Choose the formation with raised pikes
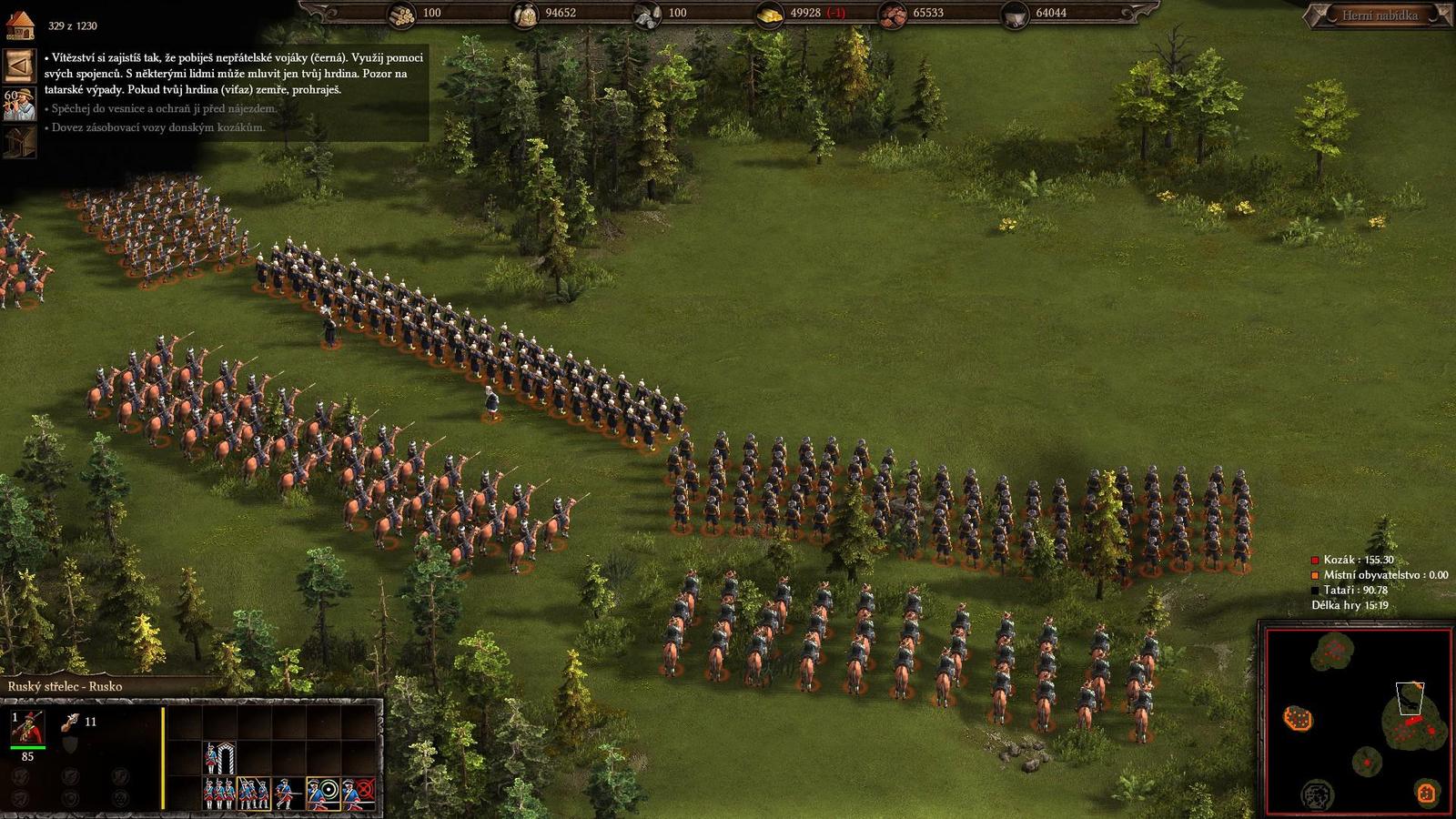The width and height of the screenshot is (1456, 819). click(254, 794)
